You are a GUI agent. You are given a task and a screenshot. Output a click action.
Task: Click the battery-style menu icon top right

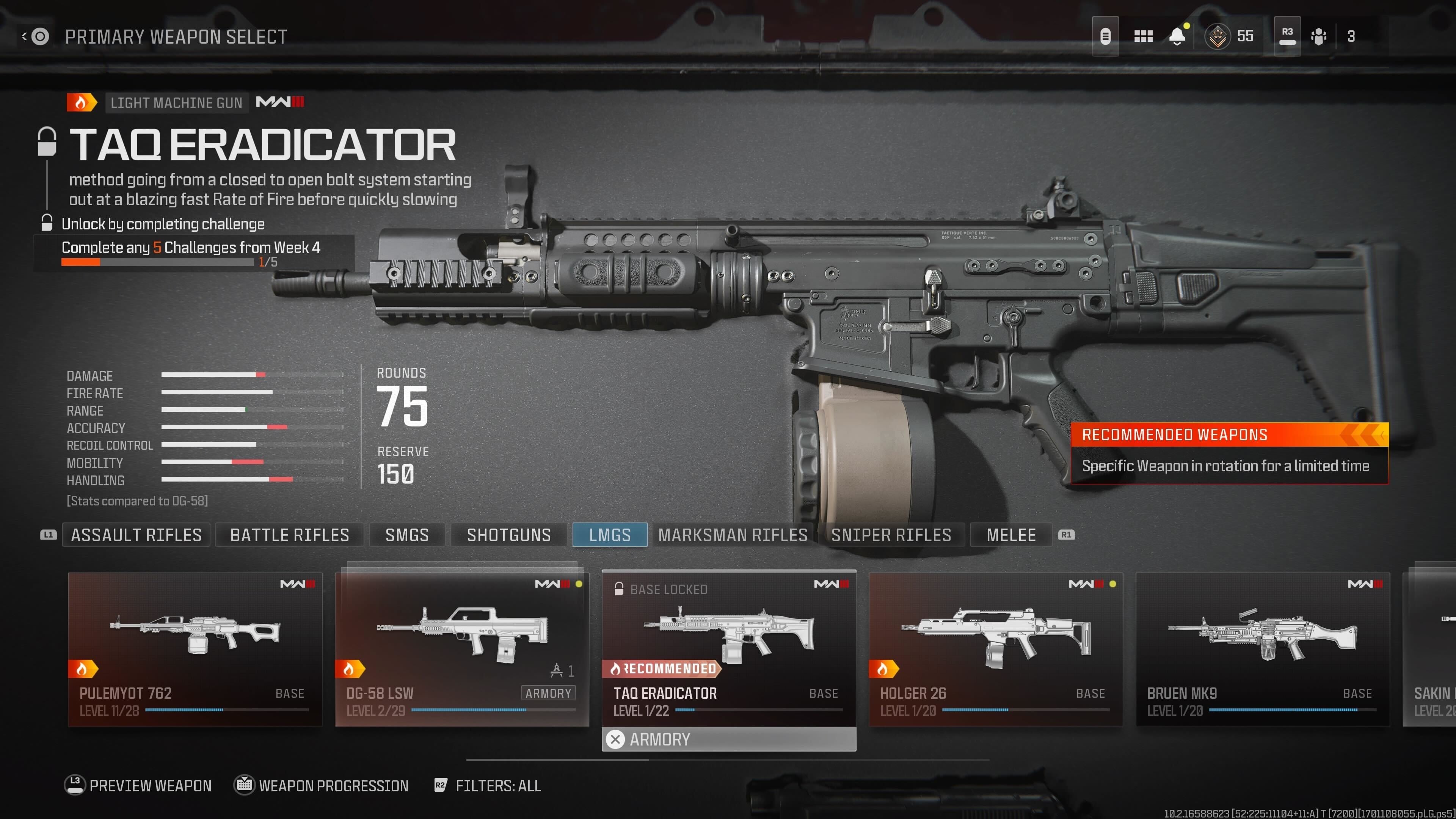pyautogui.click(x=1106, y=36)
